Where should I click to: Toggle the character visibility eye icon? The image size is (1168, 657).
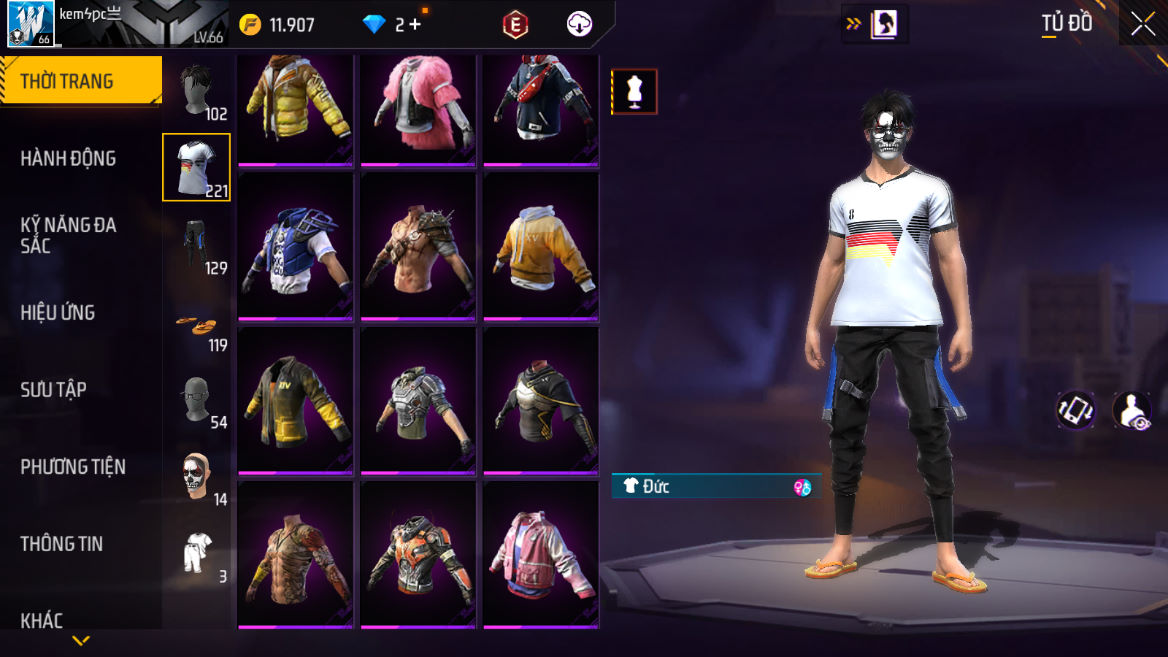1132,410
